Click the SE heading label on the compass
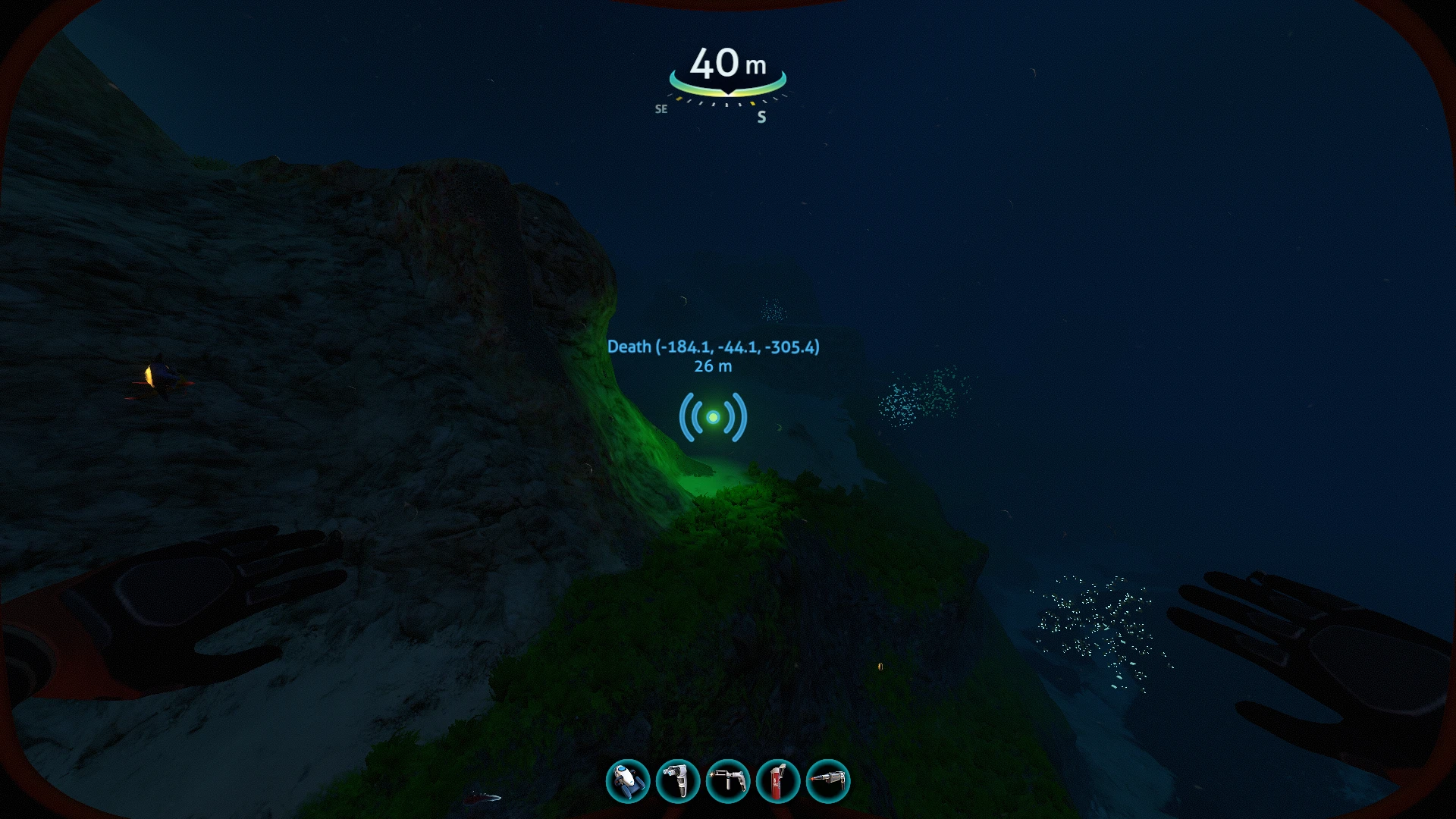This screenshot has height=819, width=1456. pos(662,108)
